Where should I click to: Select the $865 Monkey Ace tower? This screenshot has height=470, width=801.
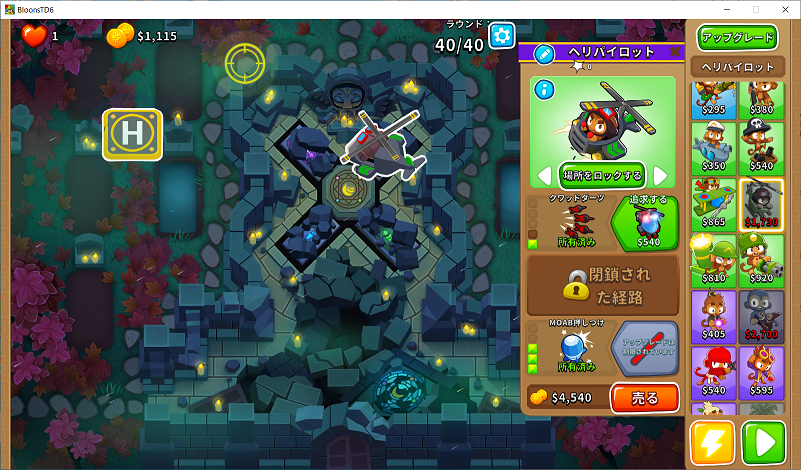click(713, 200)
